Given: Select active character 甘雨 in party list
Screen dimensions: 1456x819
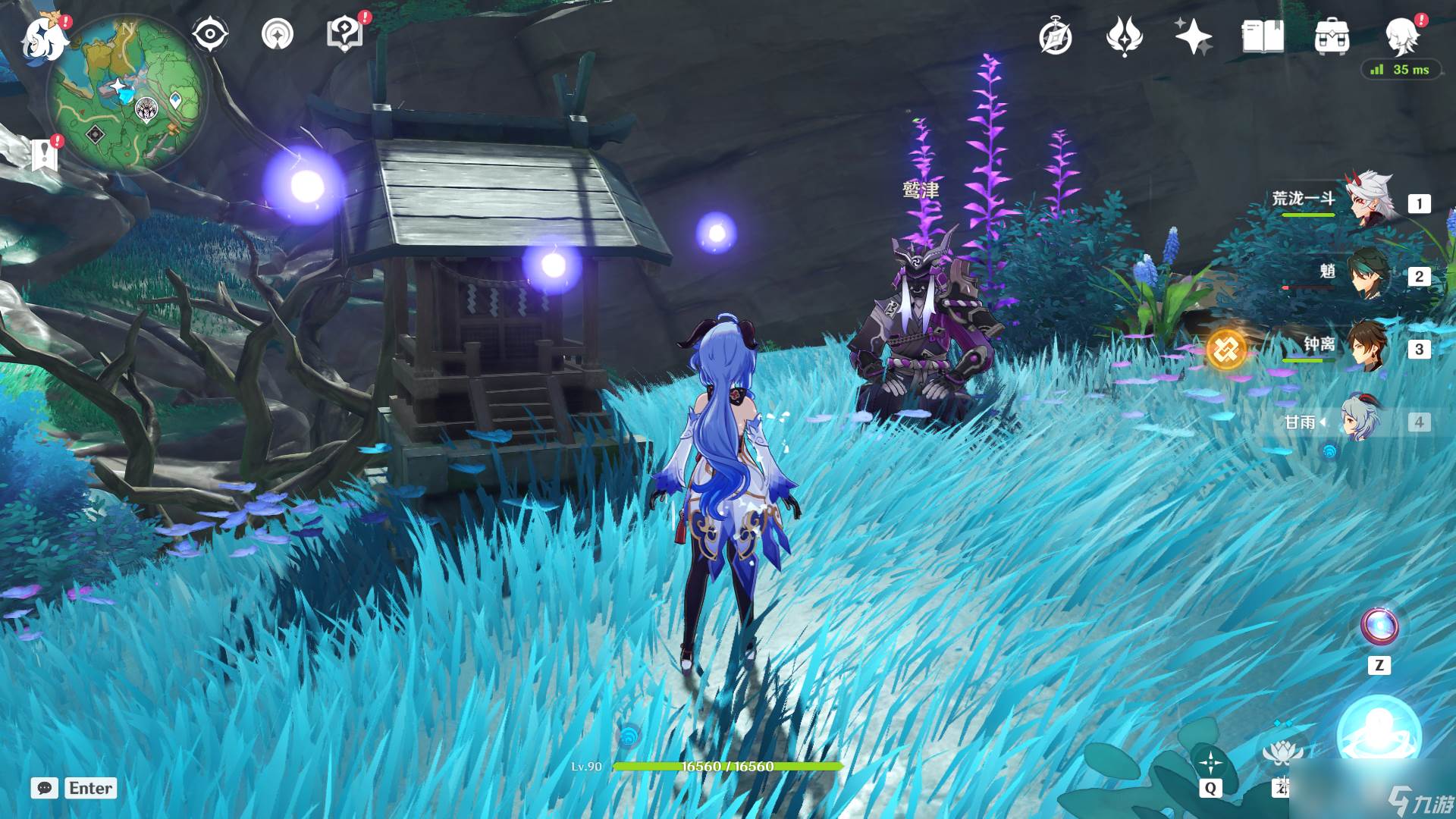Looking at the screenshot, I should pyautogui.click(x=1362, y=420).
